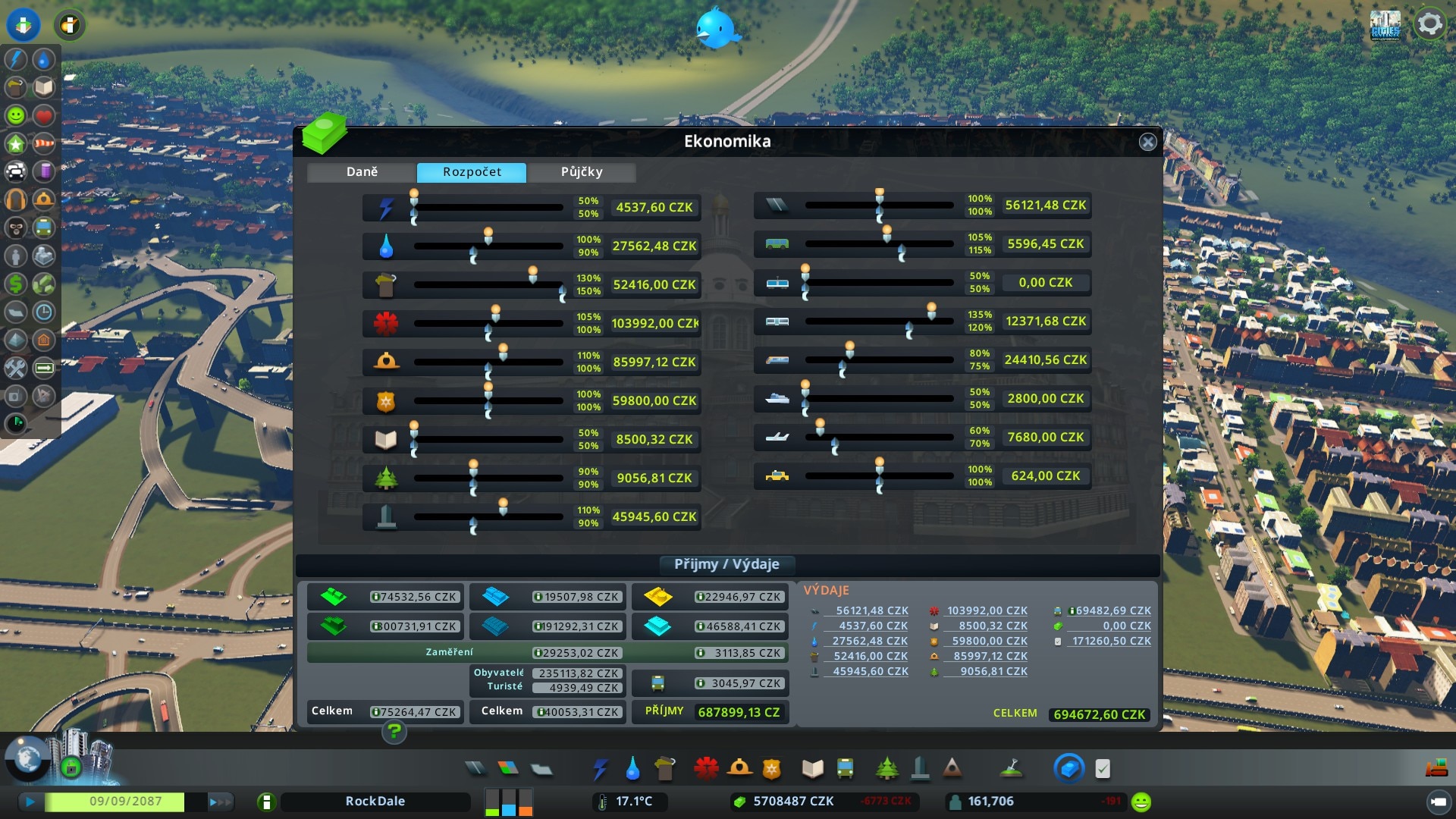Image resolution: width=1456 pixels, height=819 pixels.
Task: Open the policies checkmark panel
Action: (x=1103, y=769)
